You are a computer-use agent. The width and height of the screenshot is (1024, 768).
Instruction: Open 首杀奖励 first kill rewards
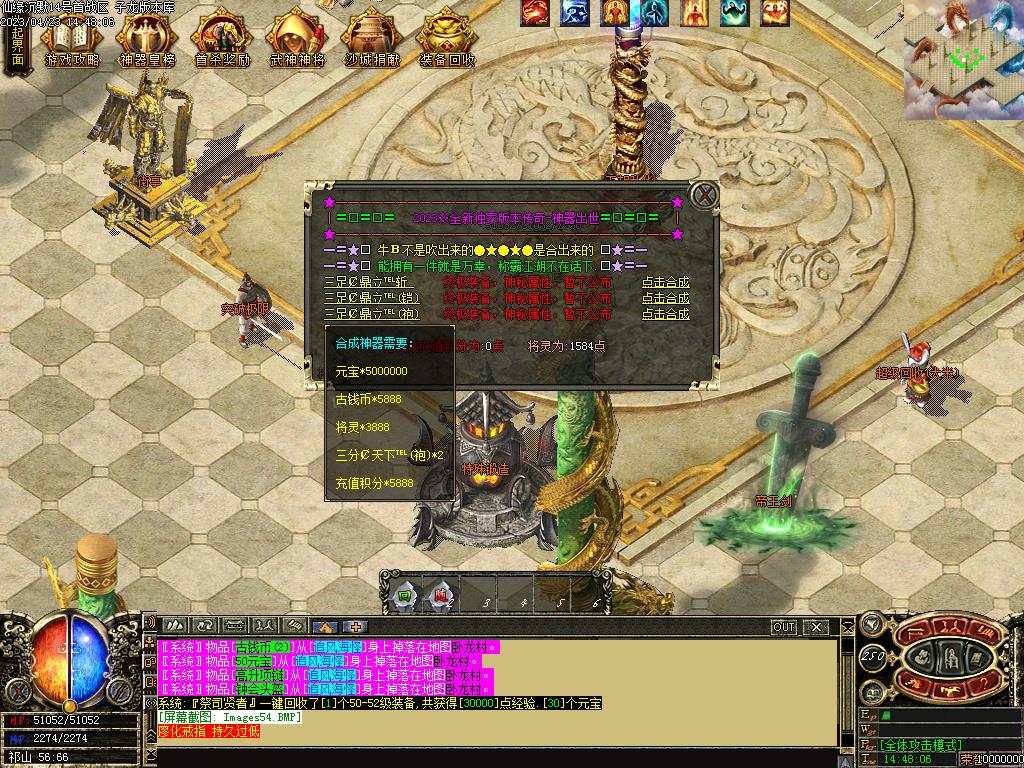[221, 40]
